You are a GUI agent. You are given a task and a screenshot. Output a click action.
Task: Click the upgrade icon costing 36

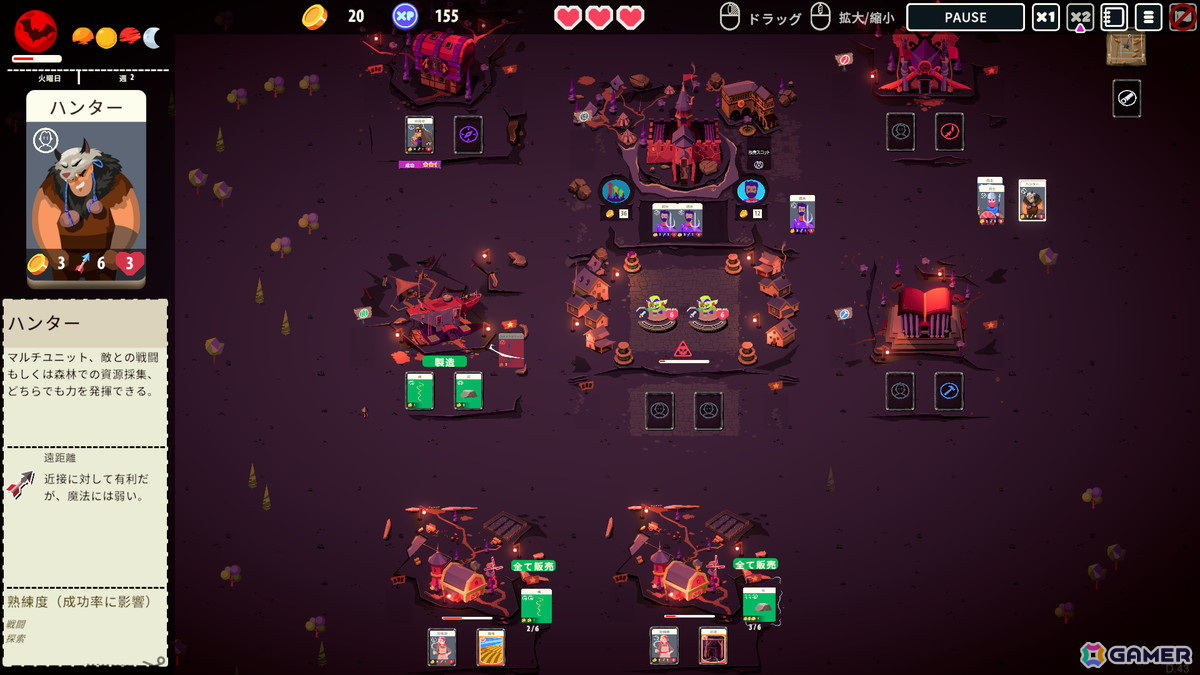click(x=614, y=190)
